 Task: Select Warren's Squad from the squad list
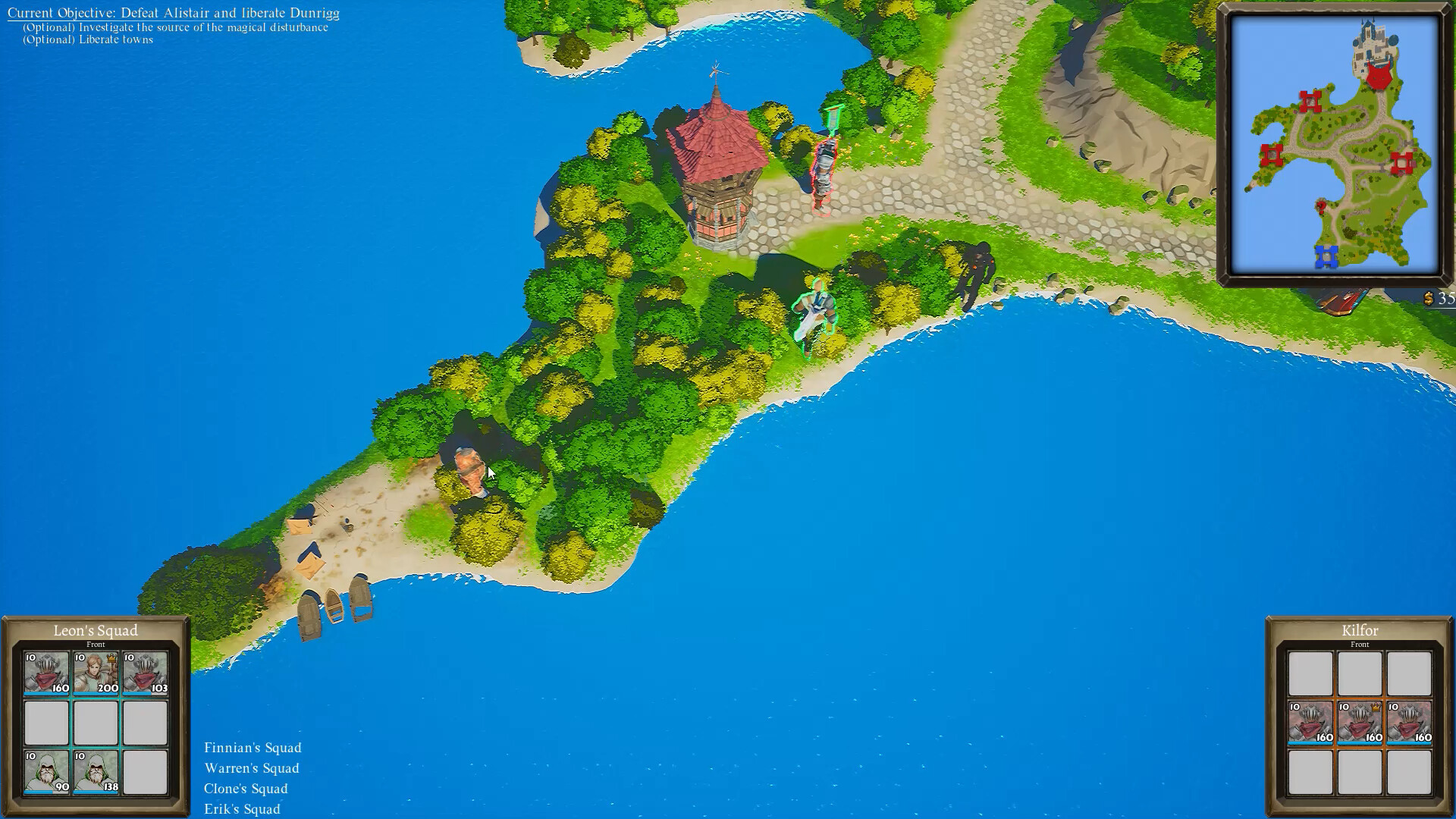pos(251,768)
